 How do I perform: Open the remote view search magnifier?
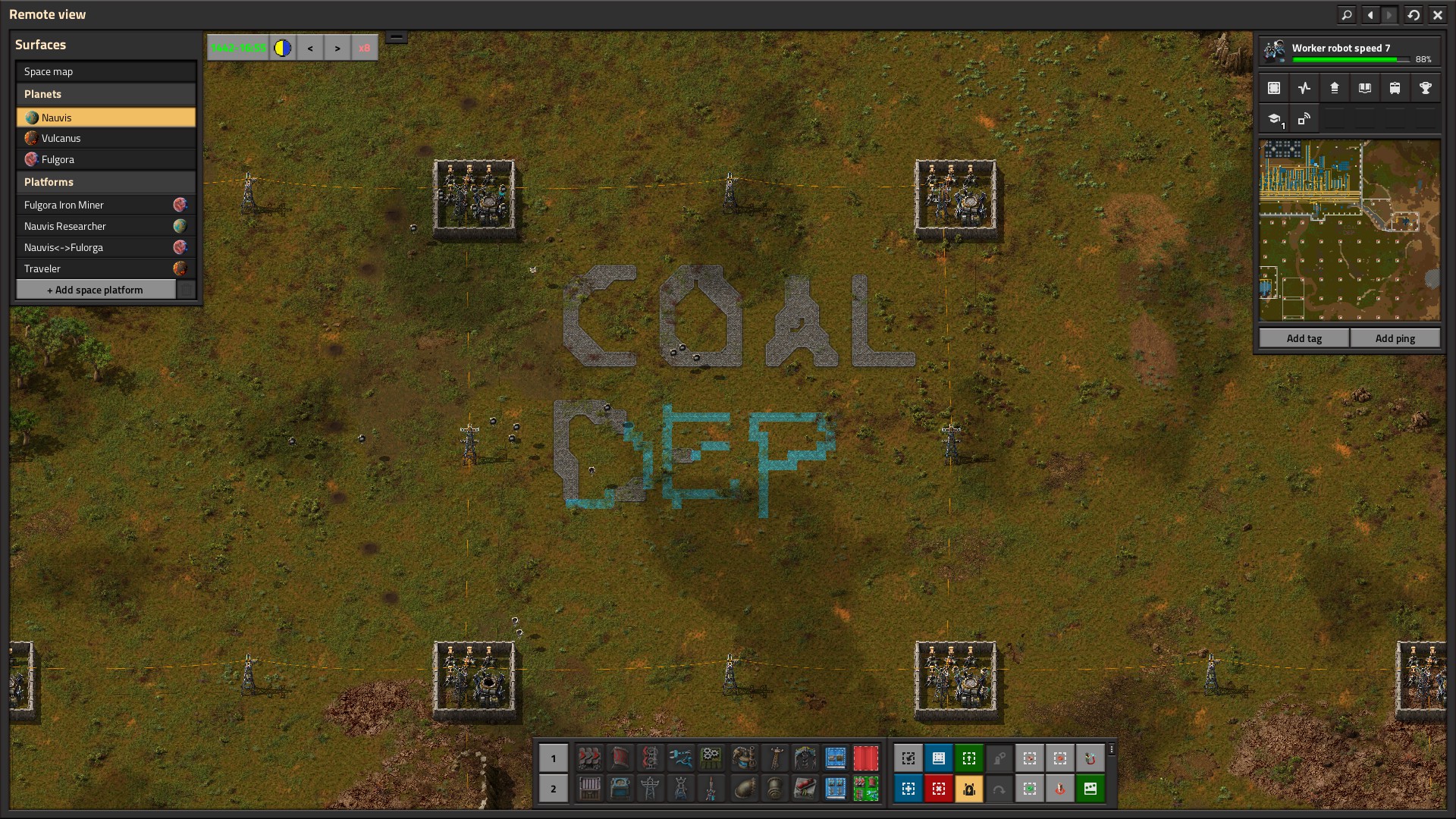[1346, 14]
